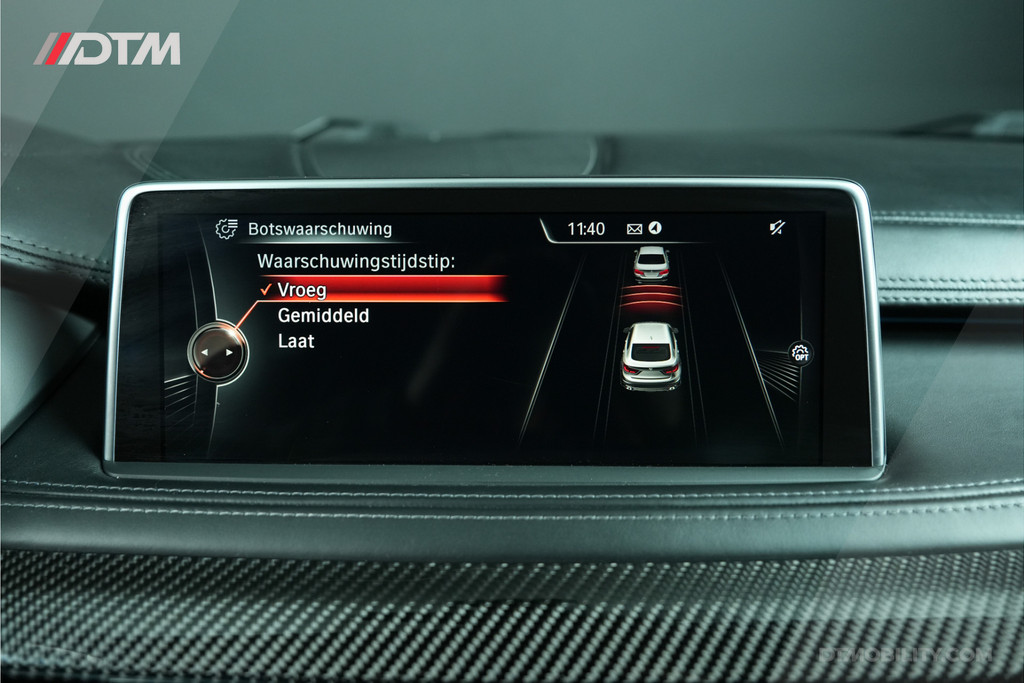This screenshot has height=683, width=1024.
Task: Choose the Gemiddeld warning timing
Action: 323,316
